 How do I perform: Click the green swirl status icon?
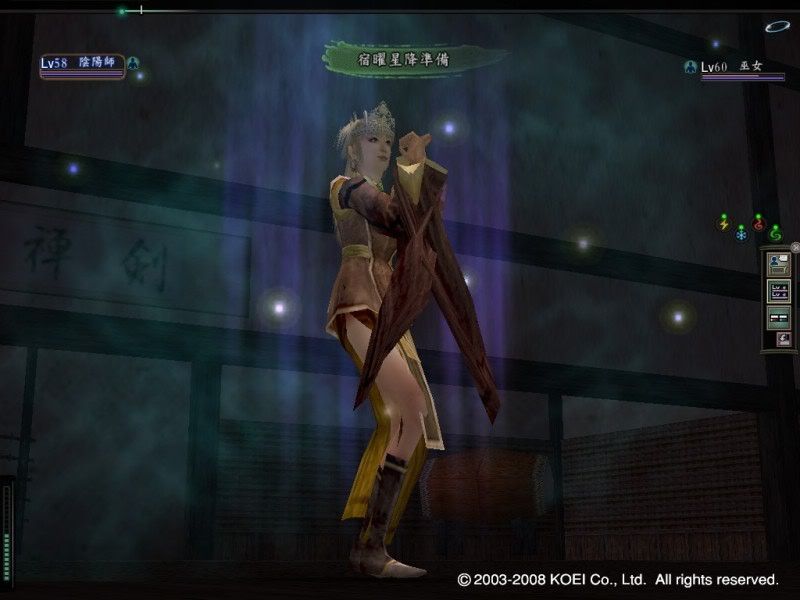pyautogui.click(x=774, y=232)
